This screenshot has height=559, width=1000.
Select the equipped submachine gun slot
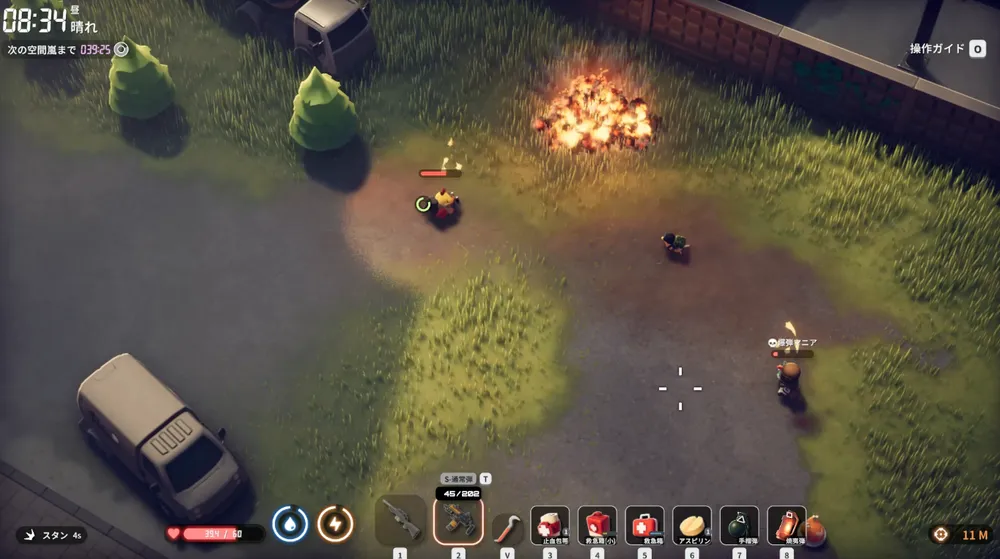pyautogui.click(x=458, y=521)
